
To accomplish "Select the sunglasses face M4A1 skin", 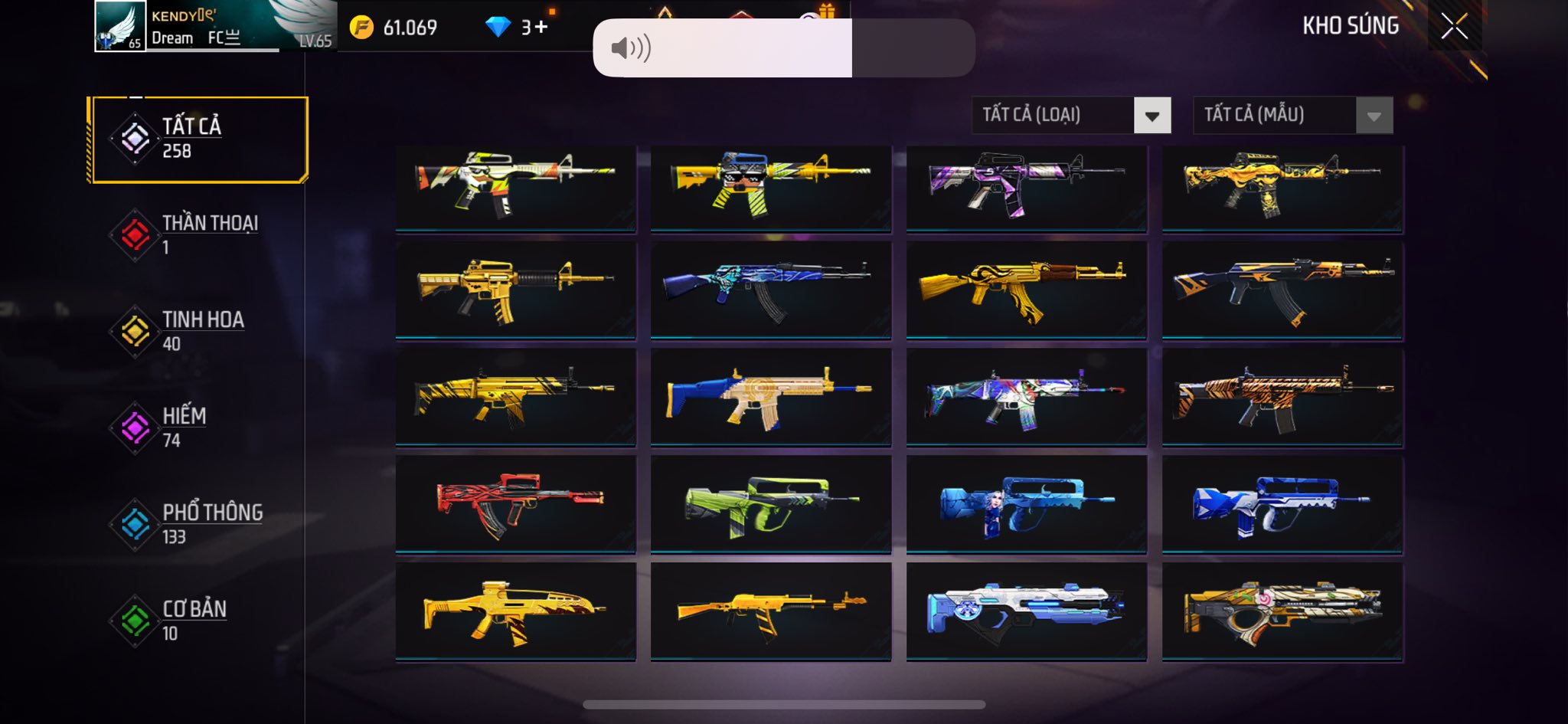I will click(x=770, y=188).
